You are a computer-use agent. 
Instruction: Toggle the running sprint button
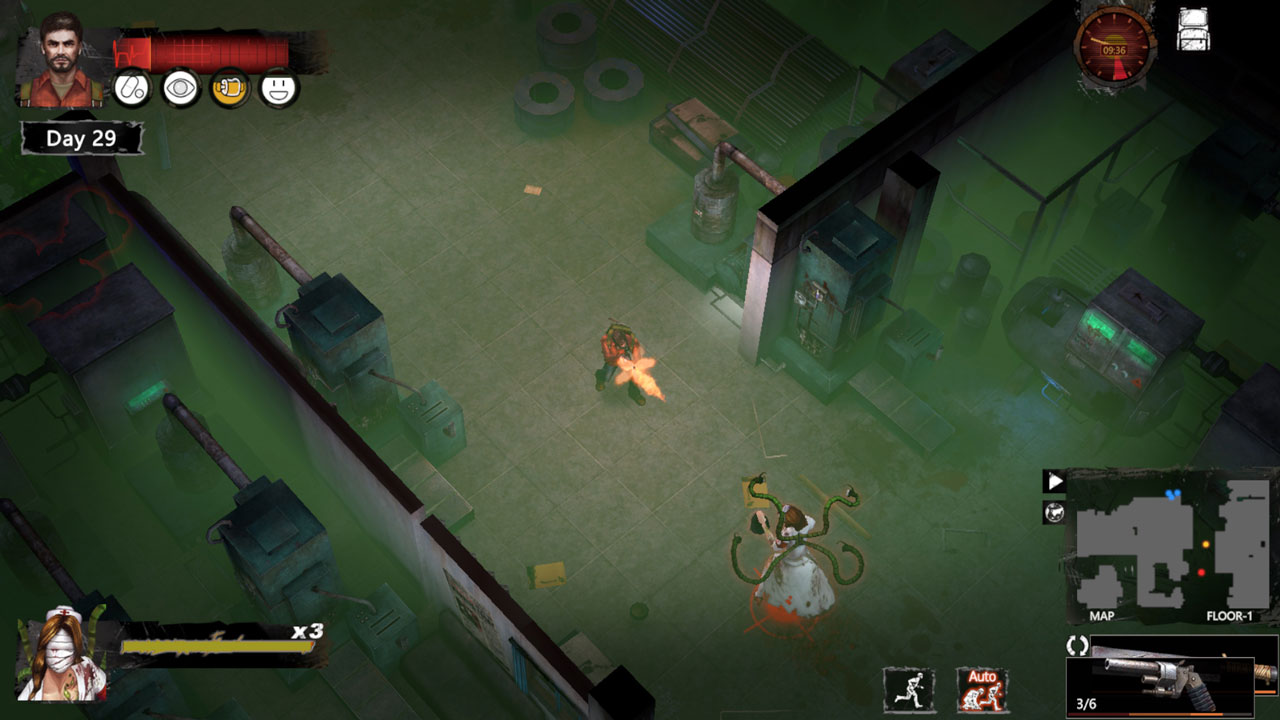[x=909, y=690]
